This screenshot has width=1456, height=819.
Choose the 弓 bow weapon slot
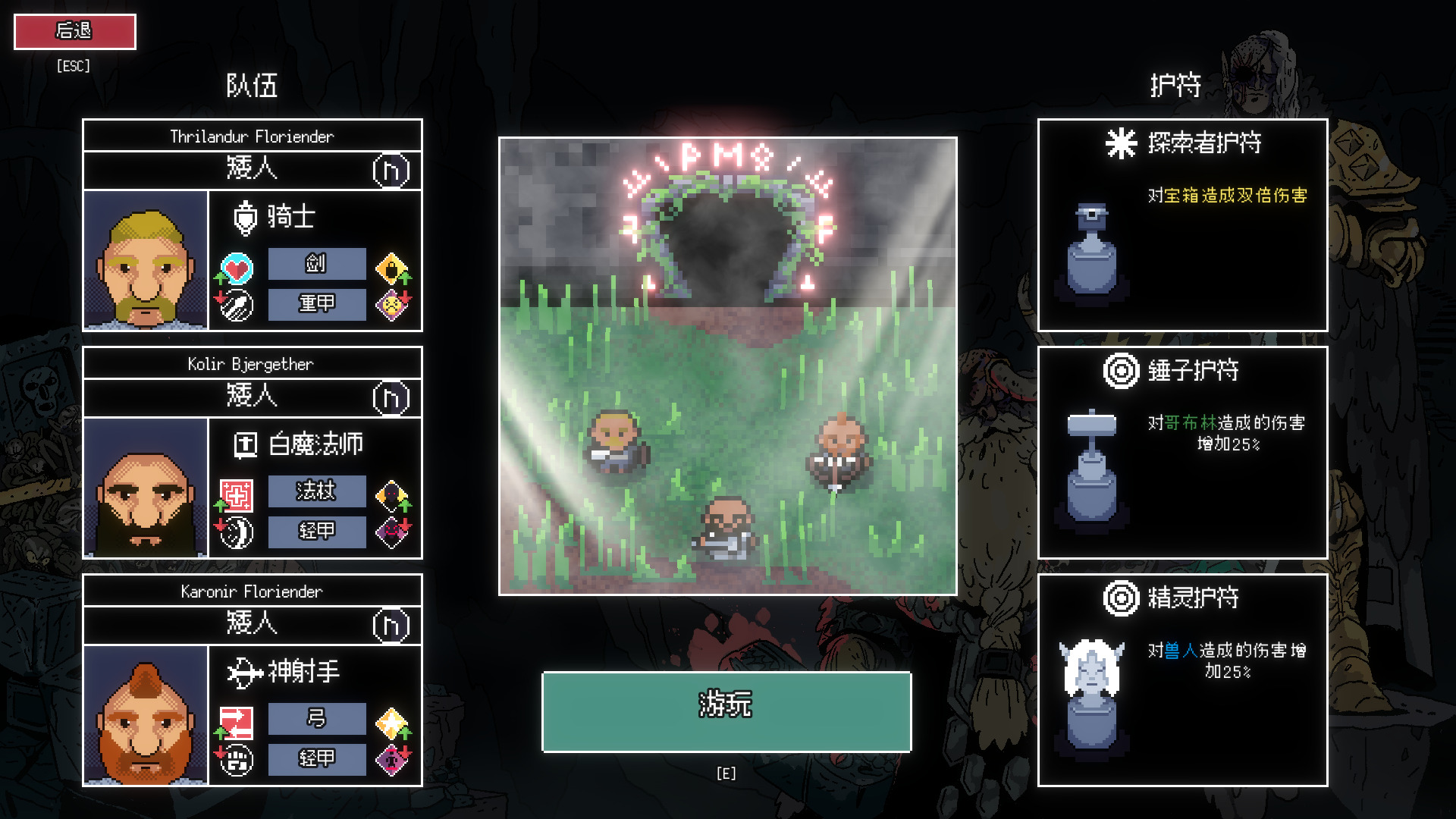tap(316, 719)
